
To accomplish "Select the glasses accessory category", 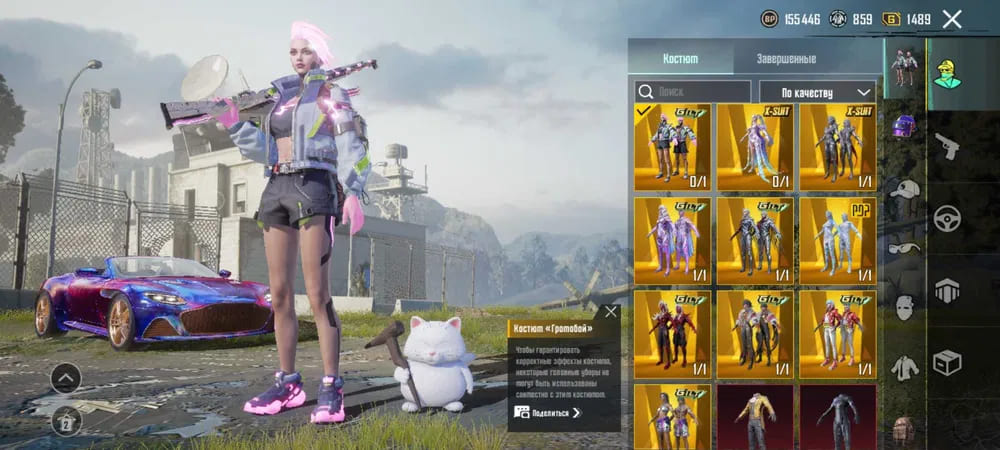I will 904,249.
